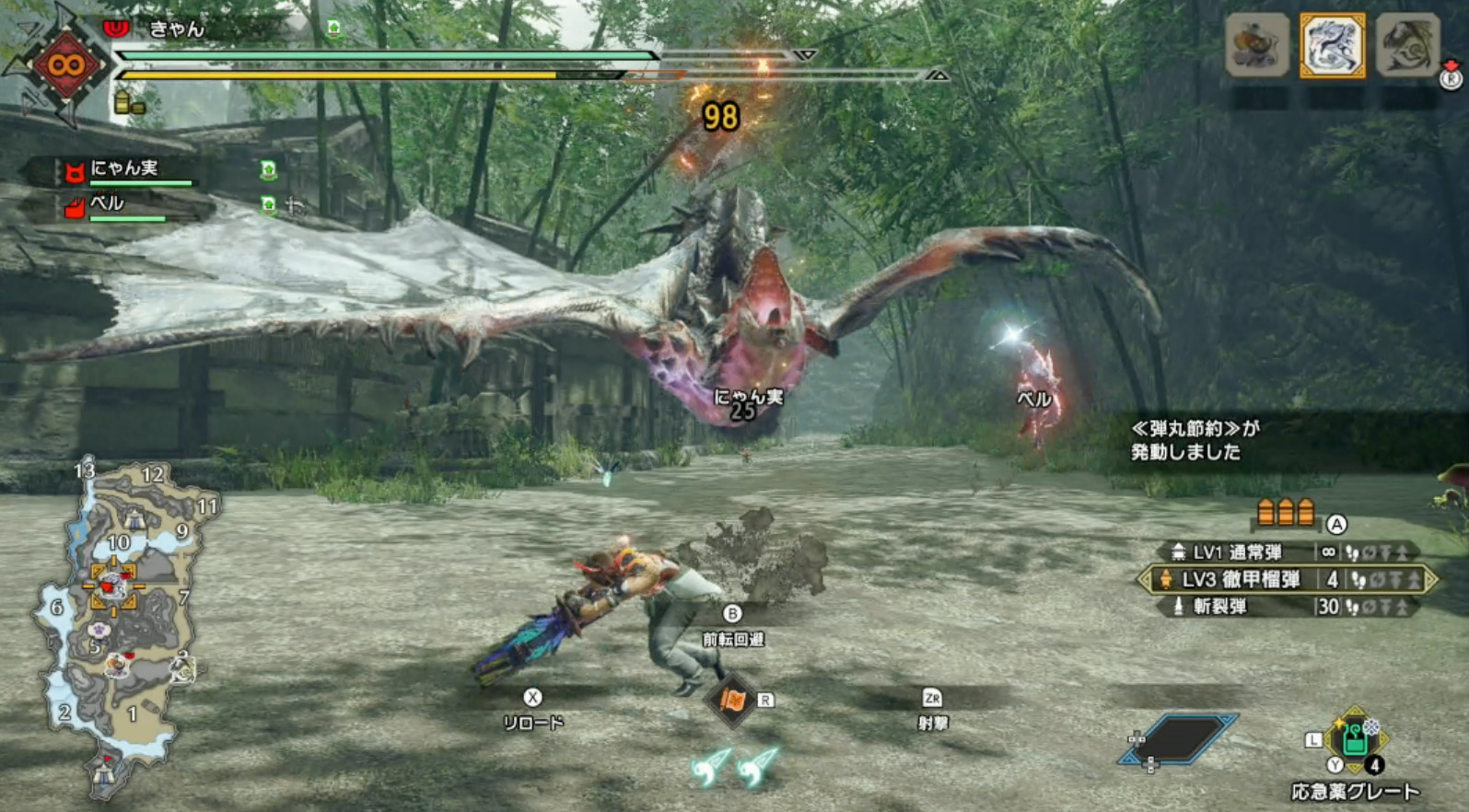Open the empty blue action shortcut panel
The height and width of the screenshot is (812, 1469).
tap(1180, 739)
